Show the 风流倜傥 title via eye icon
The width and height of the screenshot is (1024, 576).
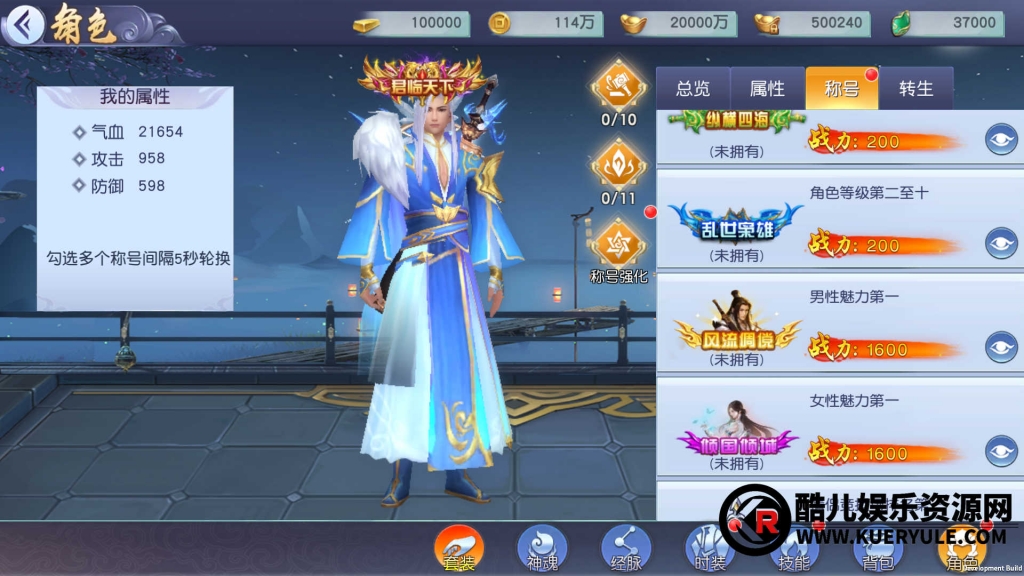[x=1001, y=347]
